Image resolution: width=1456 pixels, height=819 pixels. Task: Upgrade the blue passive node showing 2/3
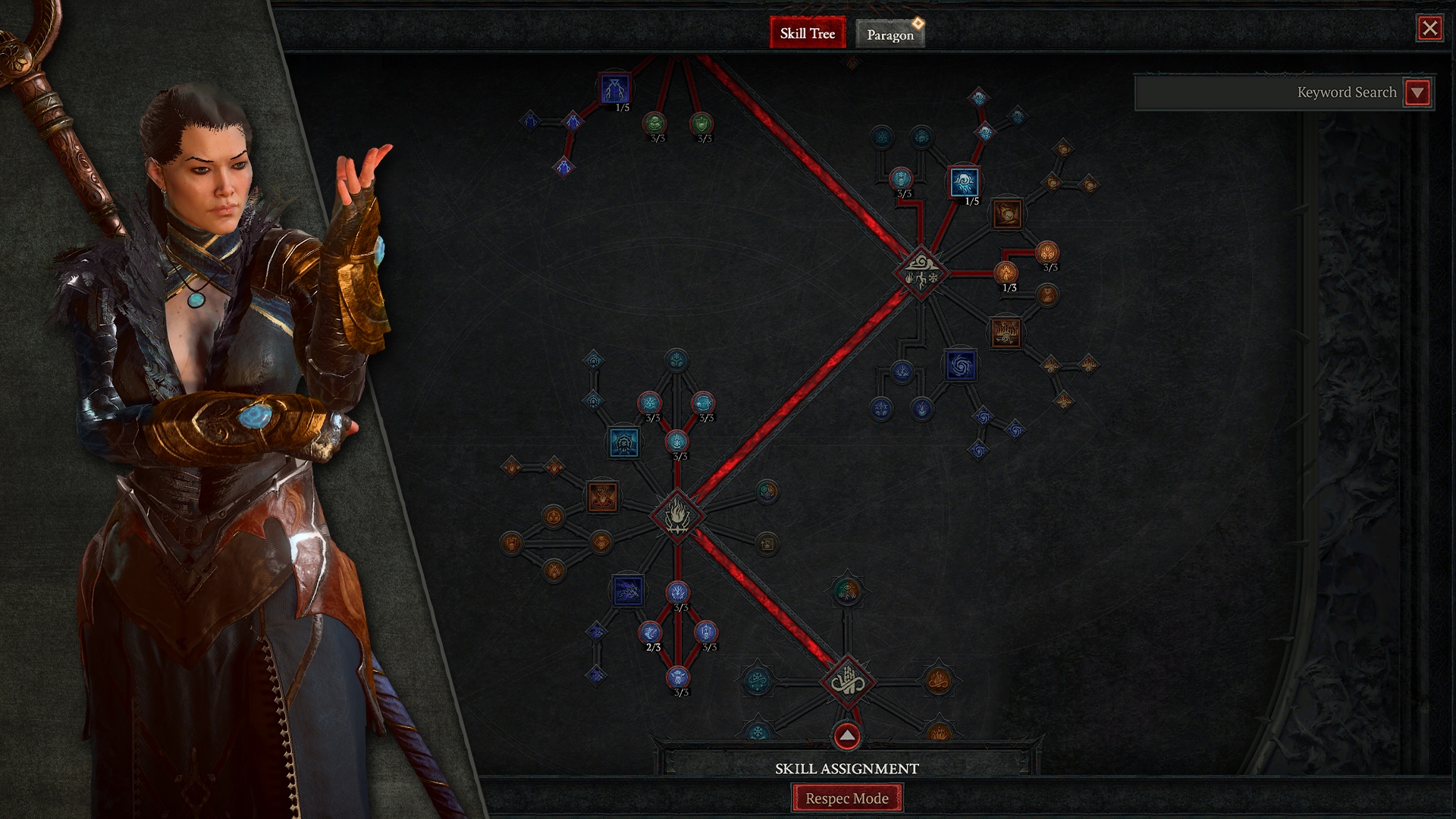(x=651, y=632)
